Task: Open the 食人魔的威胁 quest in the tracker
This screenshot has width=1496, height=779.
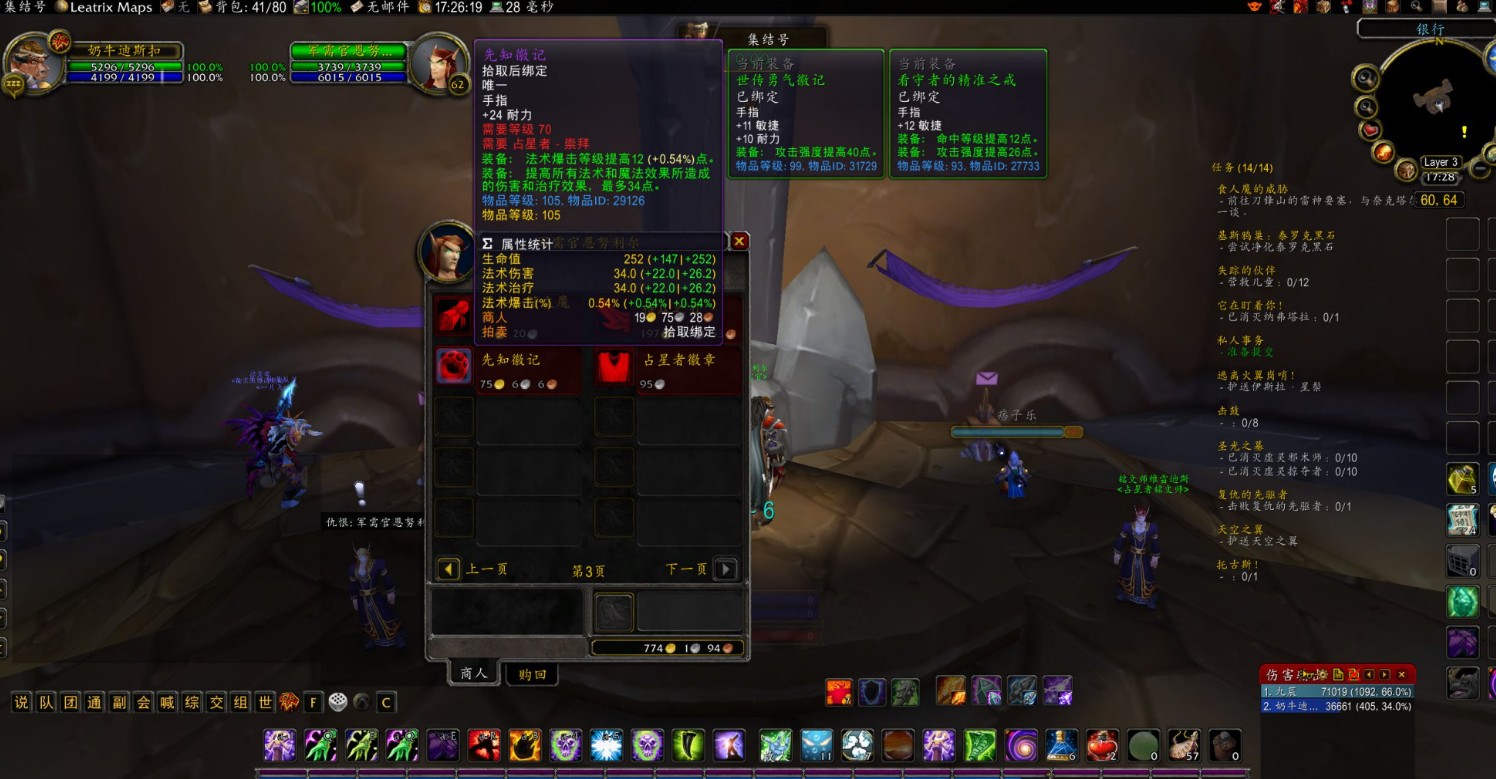Action: coord(1252,188)
